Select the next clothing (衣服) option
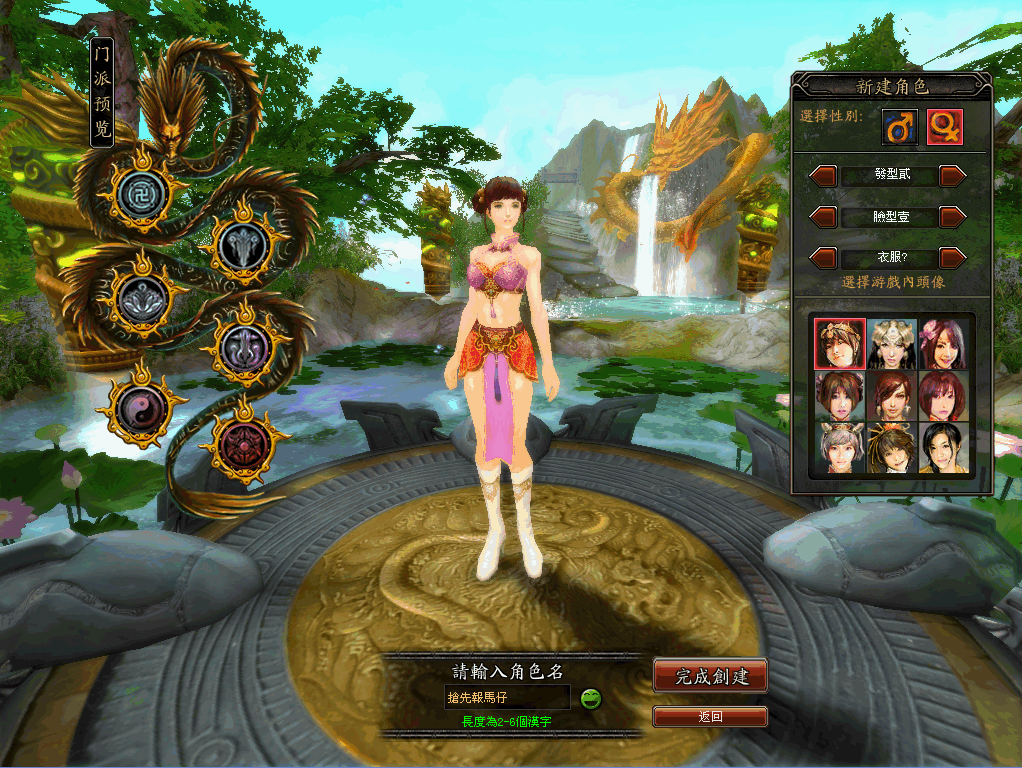The height and width of the screenshot is (768, 1022). tap(953, 258)
